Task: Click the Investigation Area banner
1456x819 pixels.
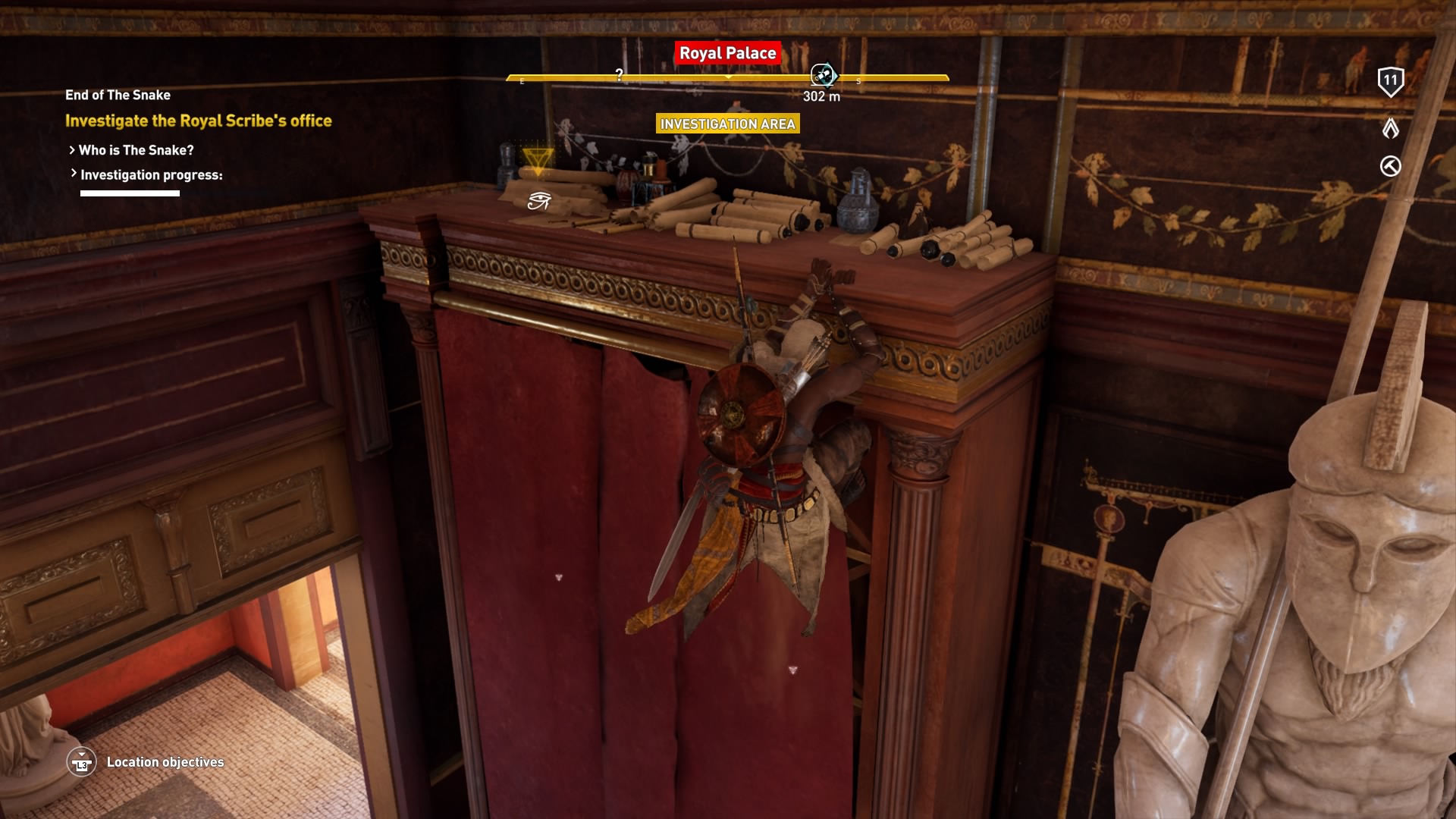Action: (x=727, y=124)
